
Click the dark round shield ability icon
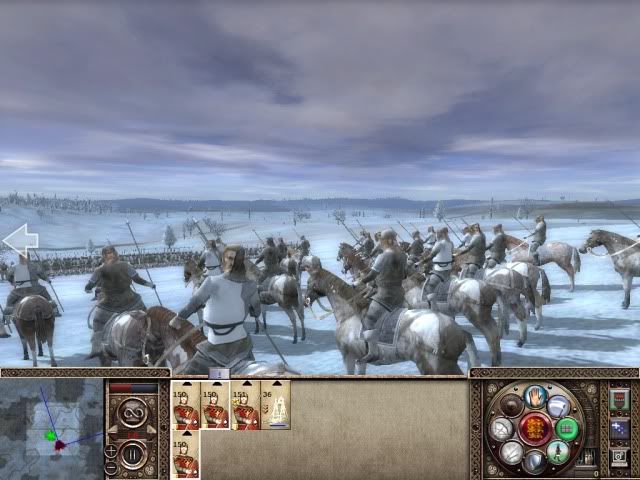513,405
